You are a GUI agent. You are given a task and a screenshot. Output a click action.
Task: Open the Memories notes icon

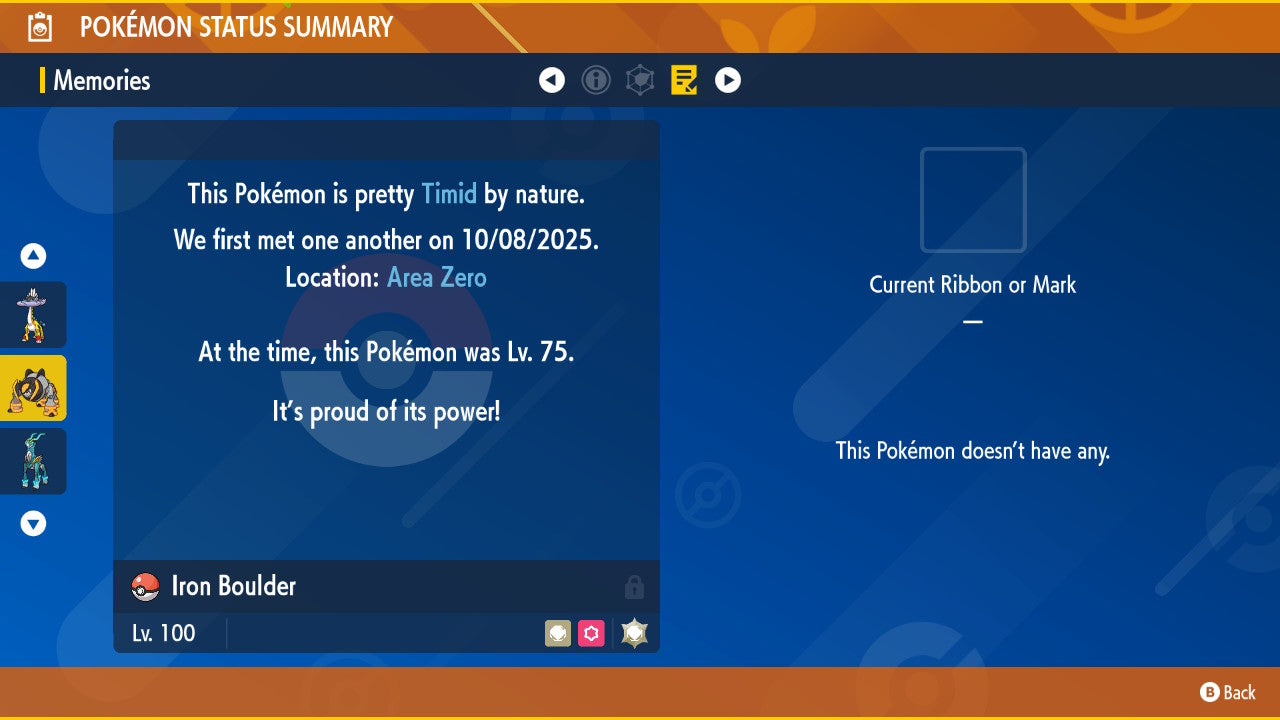684,80
